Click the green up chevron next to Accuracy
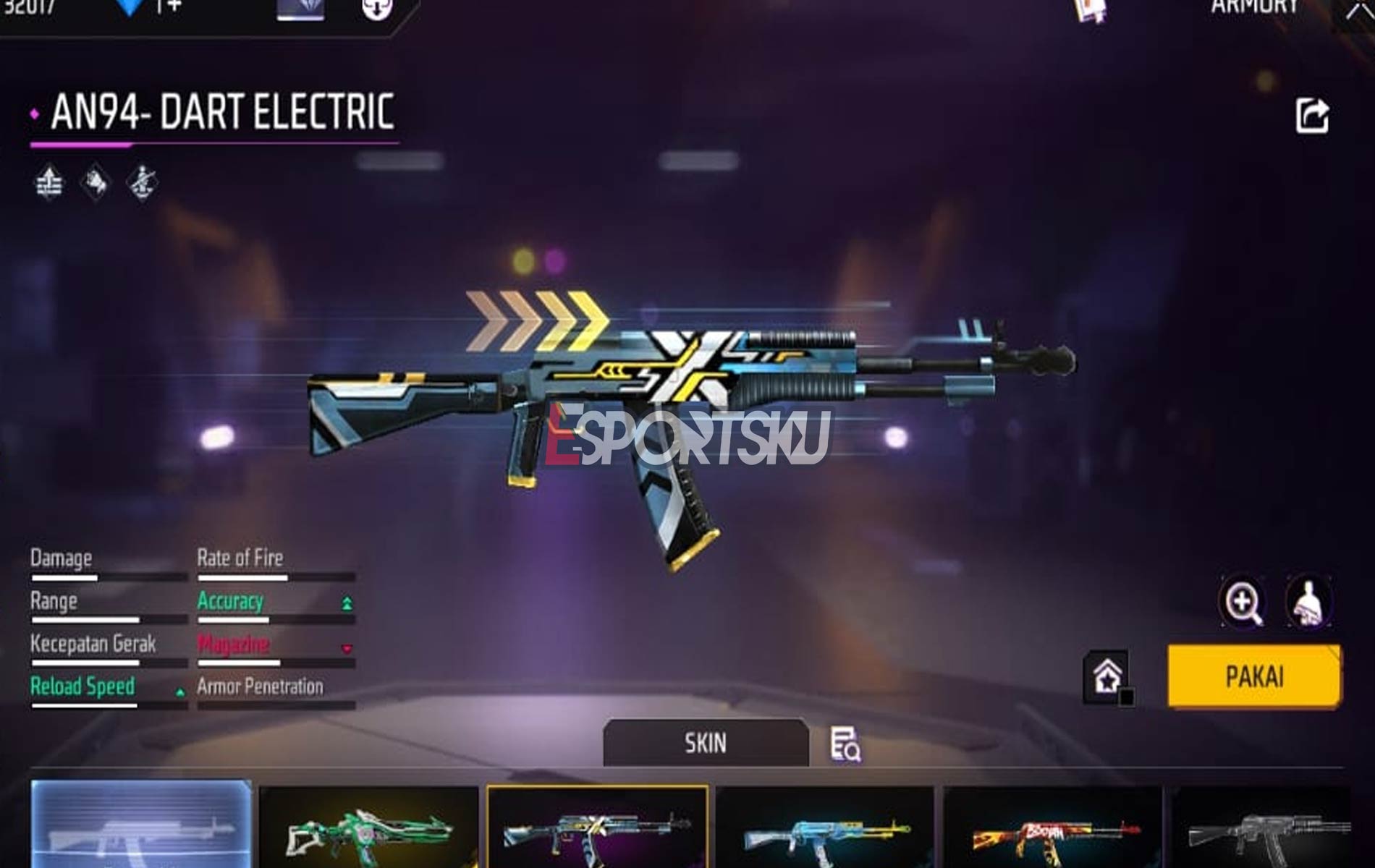This screenshot has width=1375, height=868. click(346, 603)
